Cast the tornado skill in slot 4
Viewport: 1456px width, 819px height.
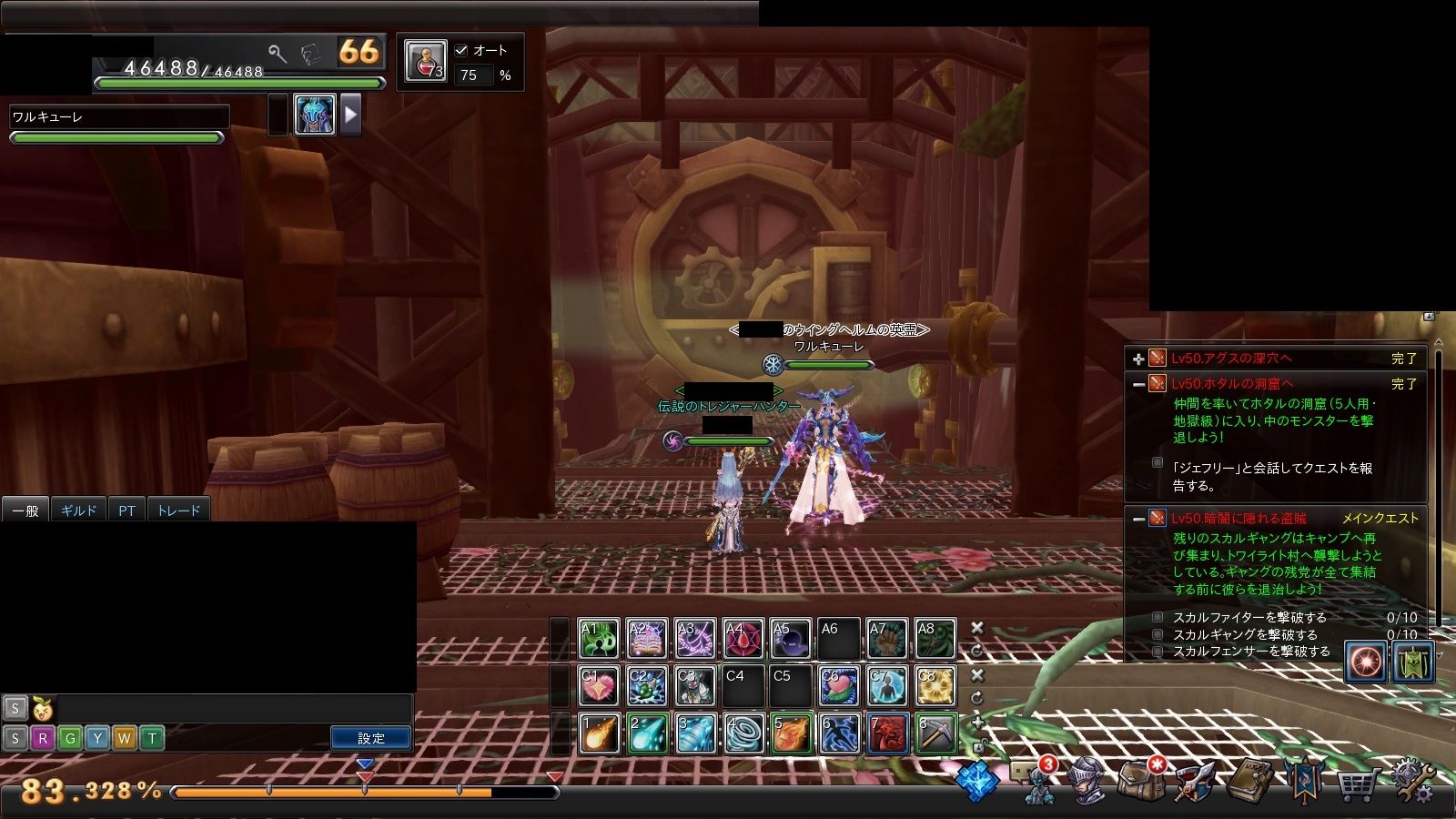[x=743, y=733]
